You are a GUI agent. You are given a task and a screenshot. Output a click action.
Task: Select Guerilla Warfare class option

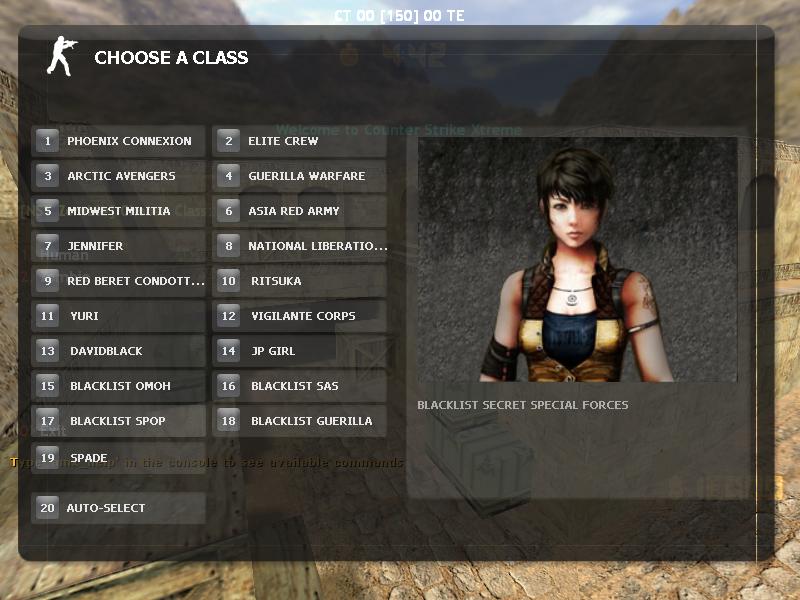click(x=299, y=176)
